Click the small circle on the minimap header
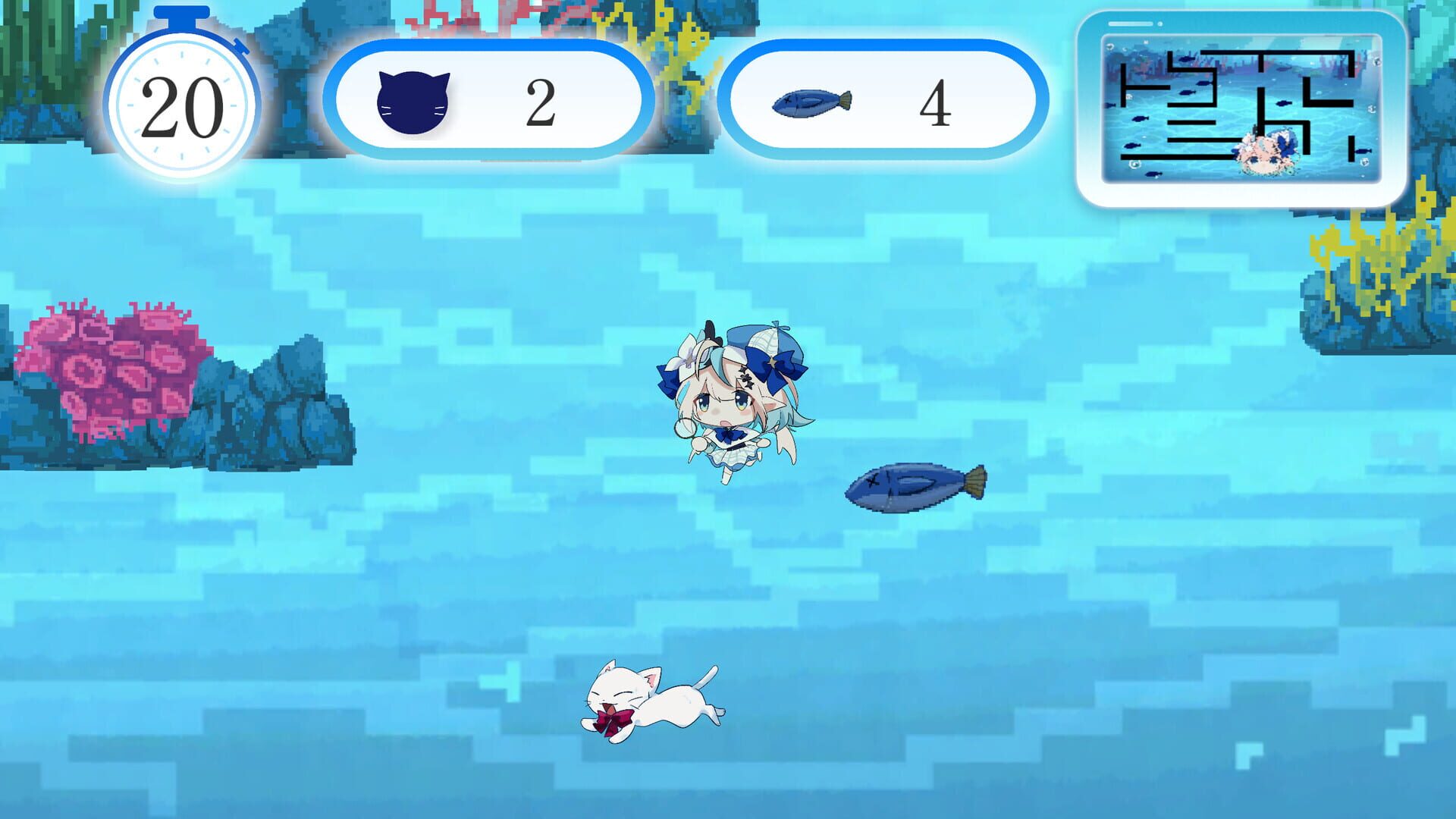 (1160, 25)
